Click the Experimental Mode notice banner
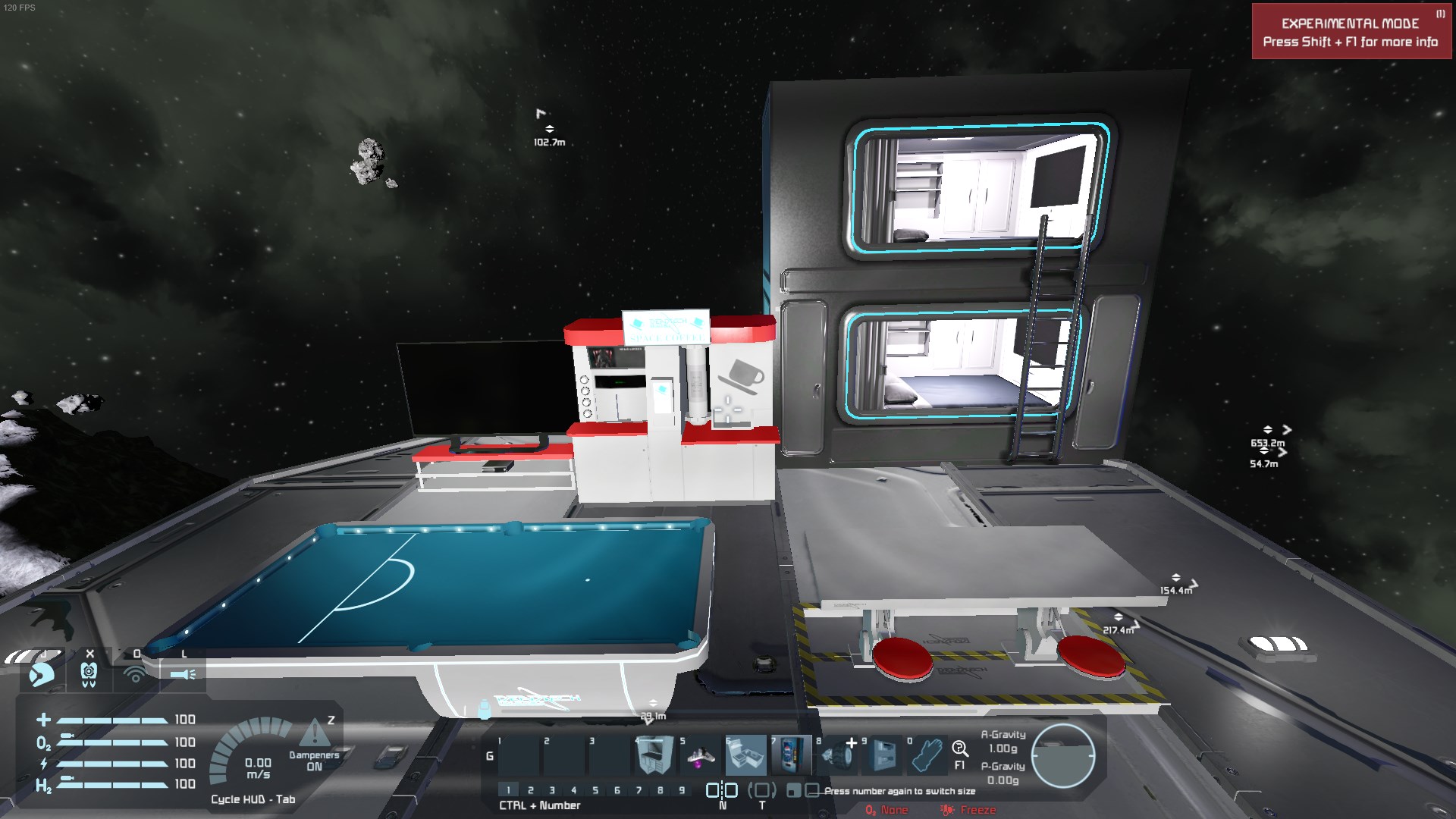Viewport: 1456px width, 819px height. (1351, 32)
